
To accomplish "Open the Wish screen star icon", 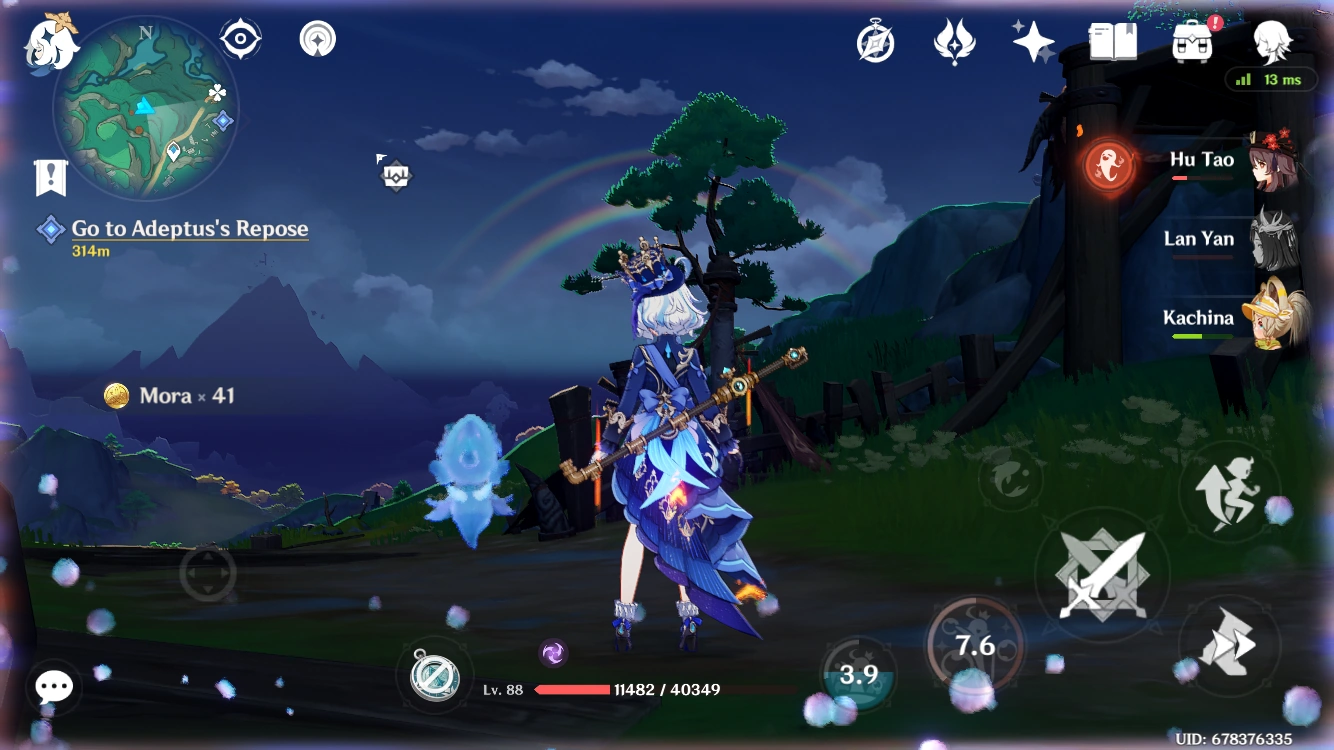I will point(1032,41).
